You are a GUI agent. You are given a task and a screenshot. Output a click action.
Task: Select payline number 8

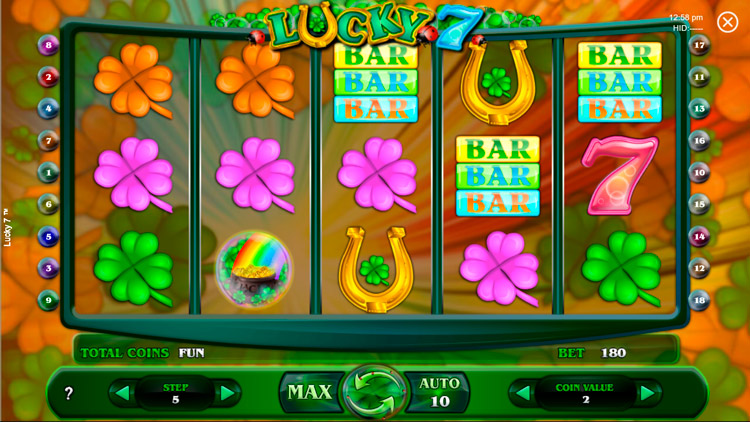[x=47, y=45]
